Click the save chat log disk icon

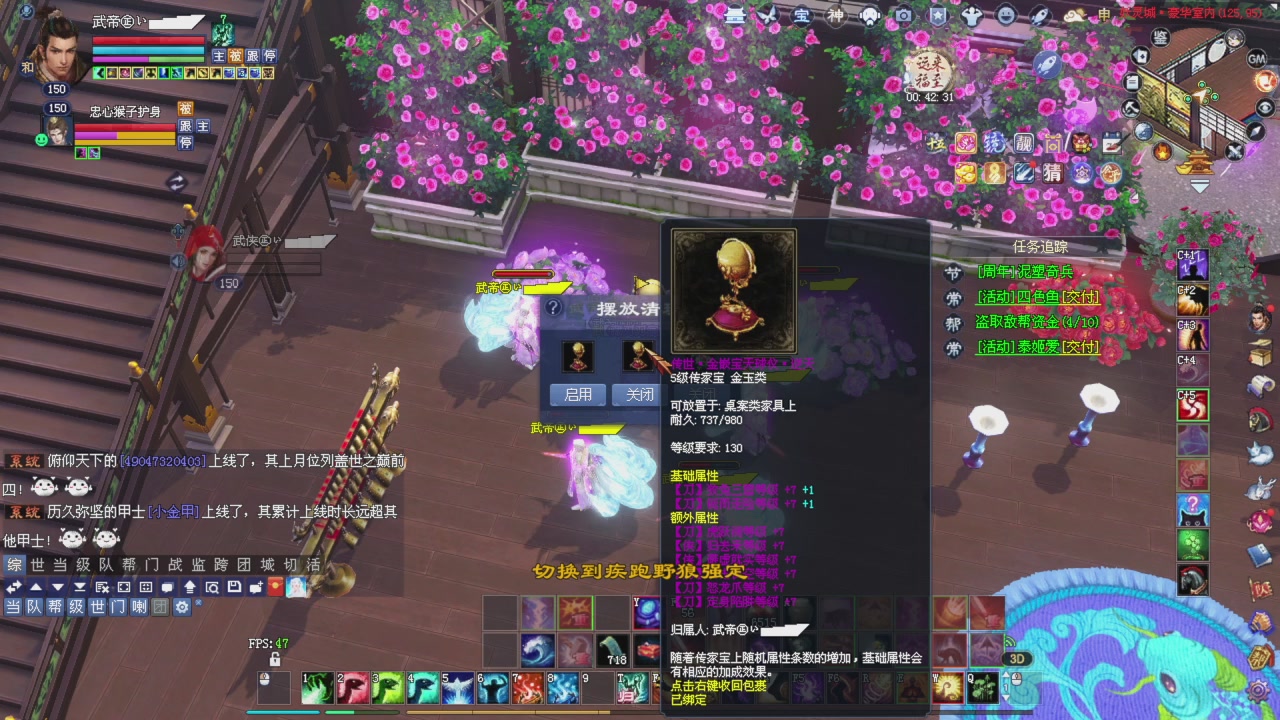(x=235, y=588)
